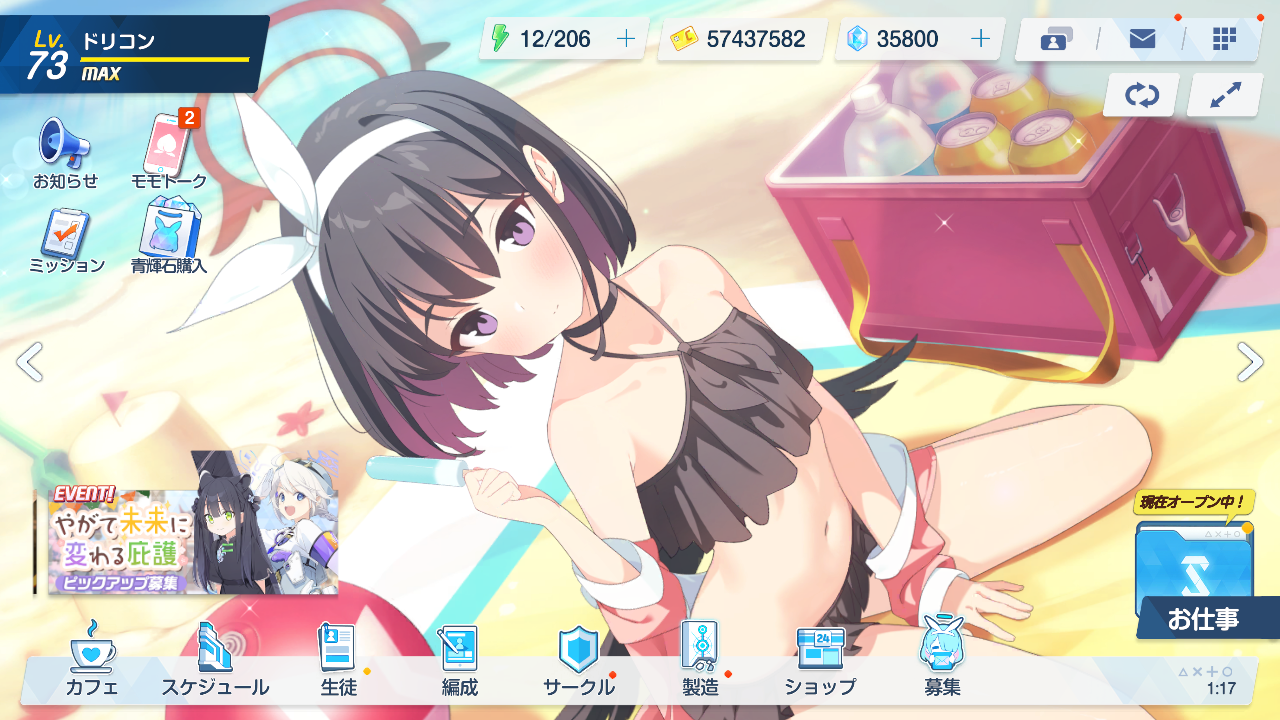Show the previous lobby with the left arrow

(30, 362)
